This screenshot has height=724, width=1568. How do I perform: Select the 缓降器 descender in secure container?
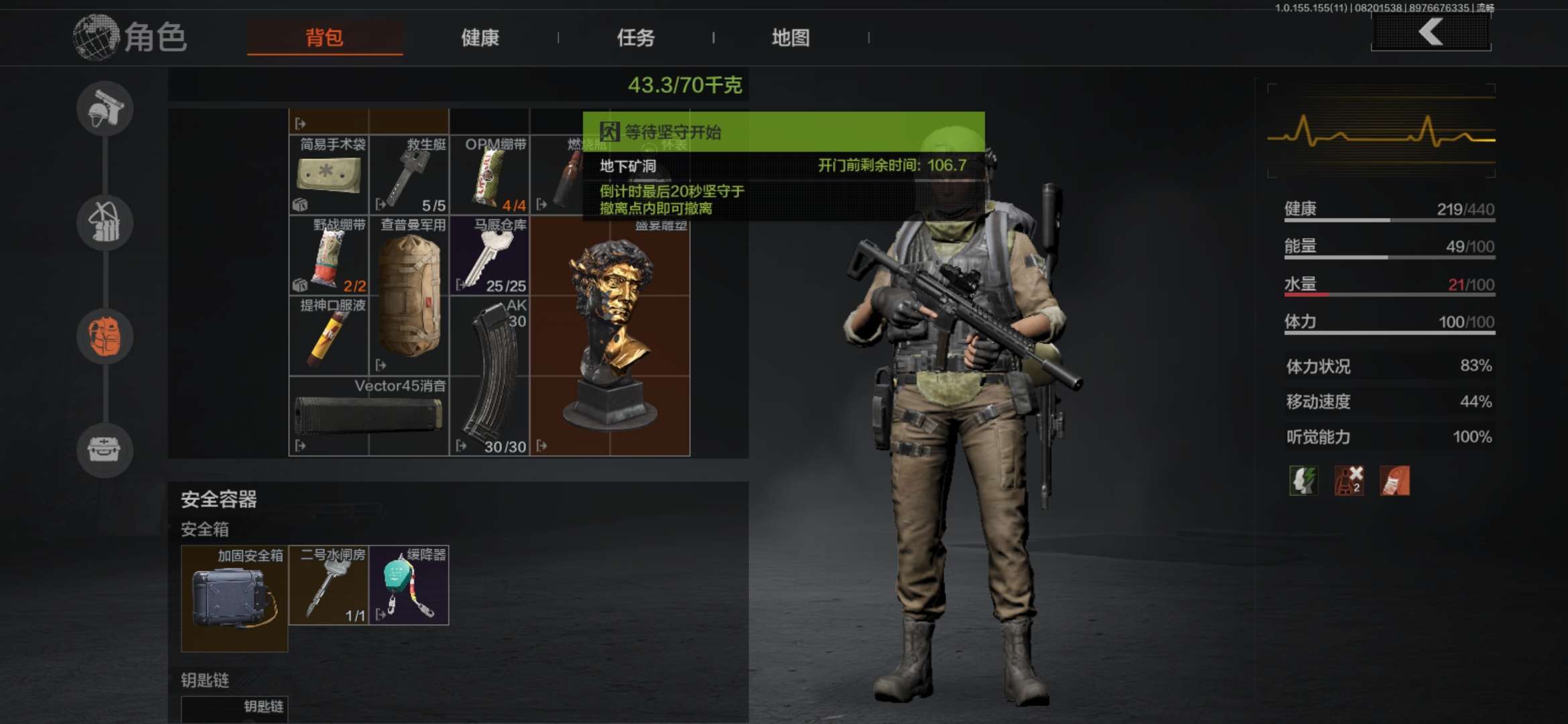click(x=409, y=585)
